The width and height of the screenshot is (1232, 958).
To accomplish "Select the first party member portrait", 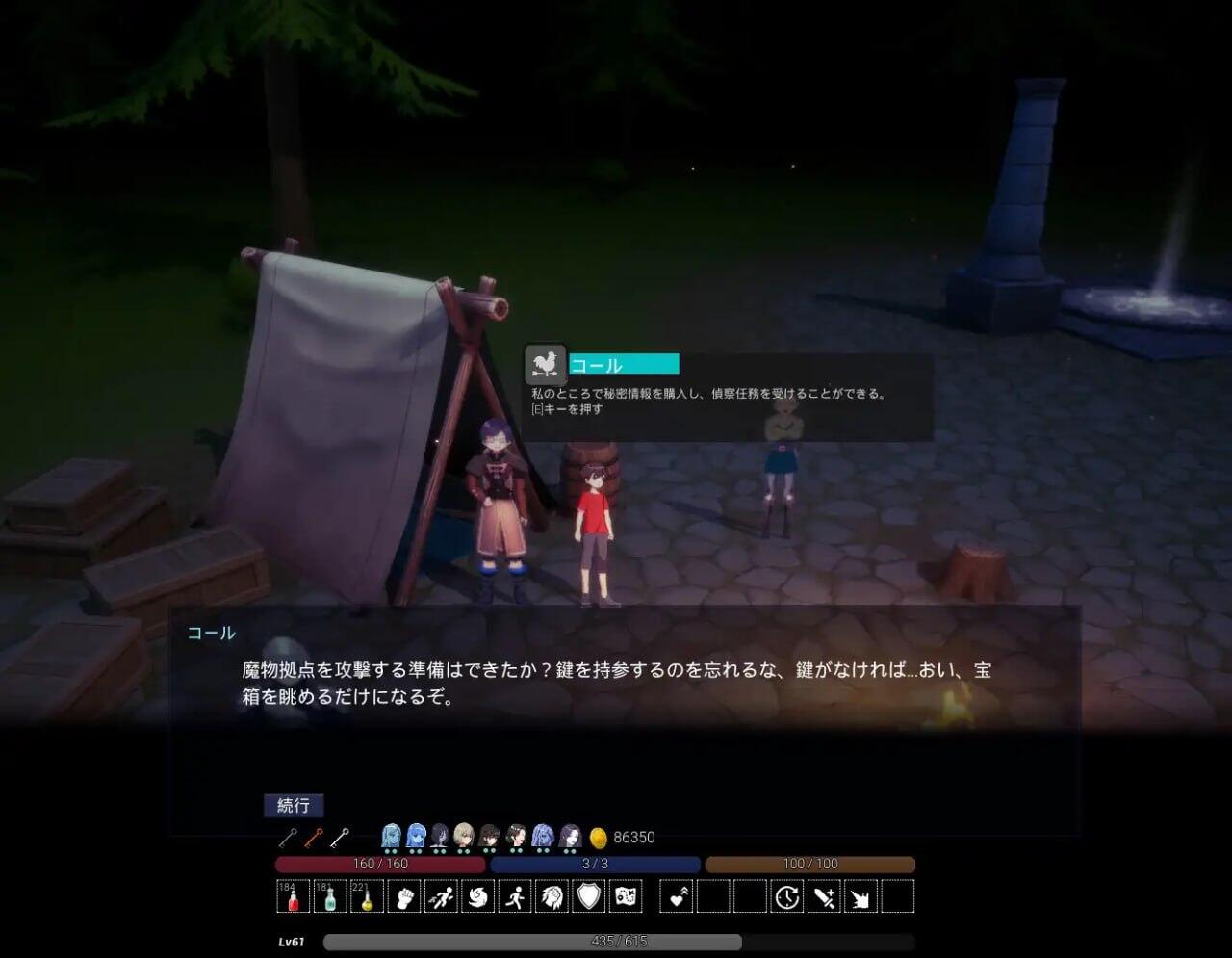I will [x=391, y=836].
